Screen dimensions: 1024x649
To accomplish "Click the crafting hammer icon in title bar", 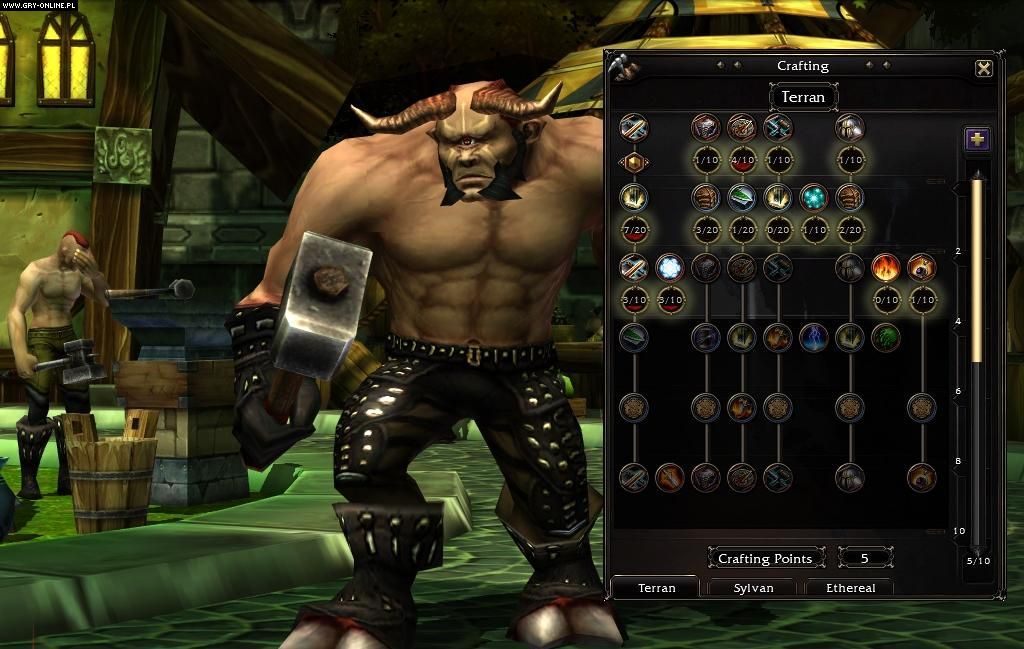I will coord(619,66).
